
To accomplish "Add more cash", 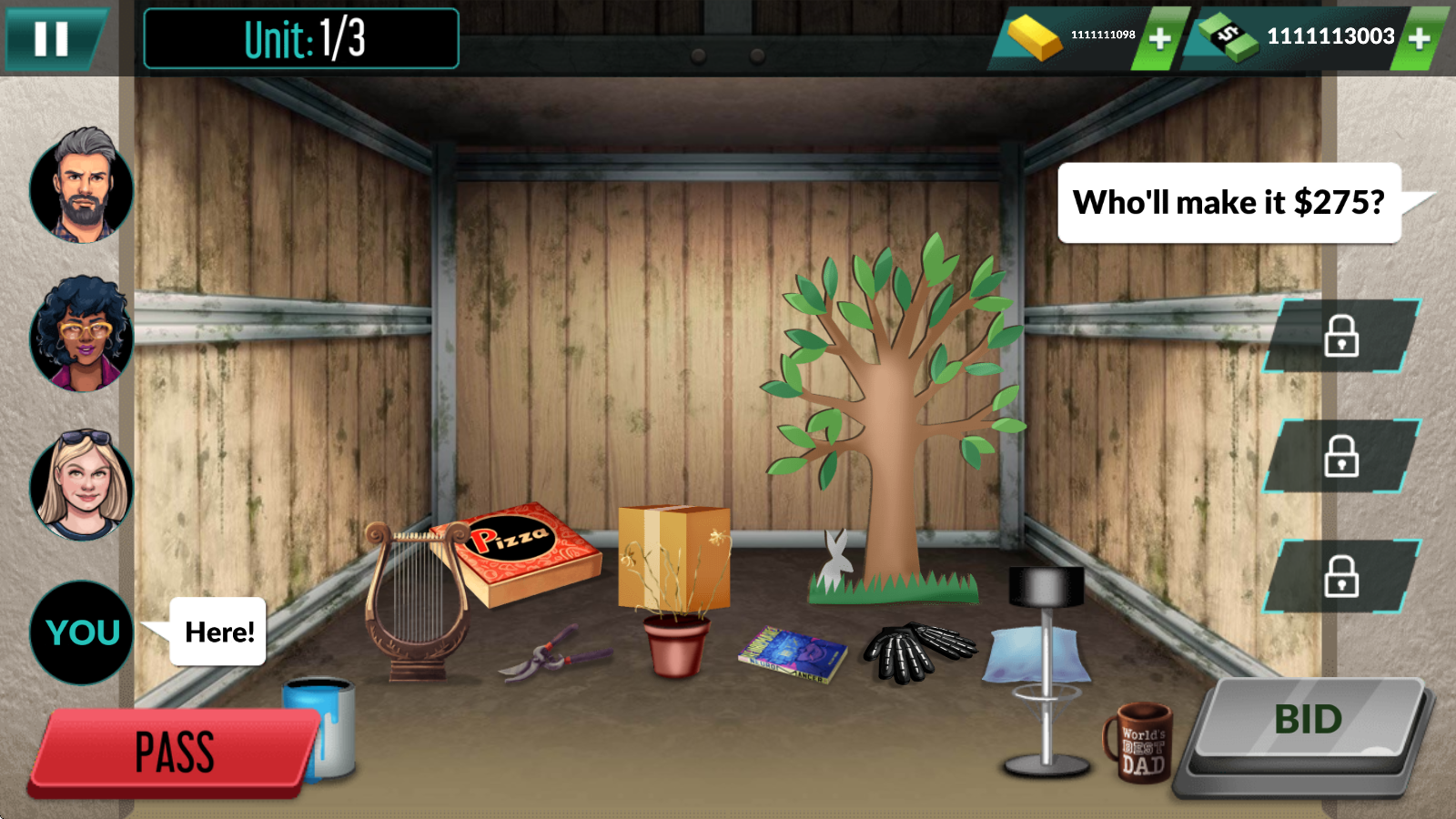I will [x=1419, y=38].
